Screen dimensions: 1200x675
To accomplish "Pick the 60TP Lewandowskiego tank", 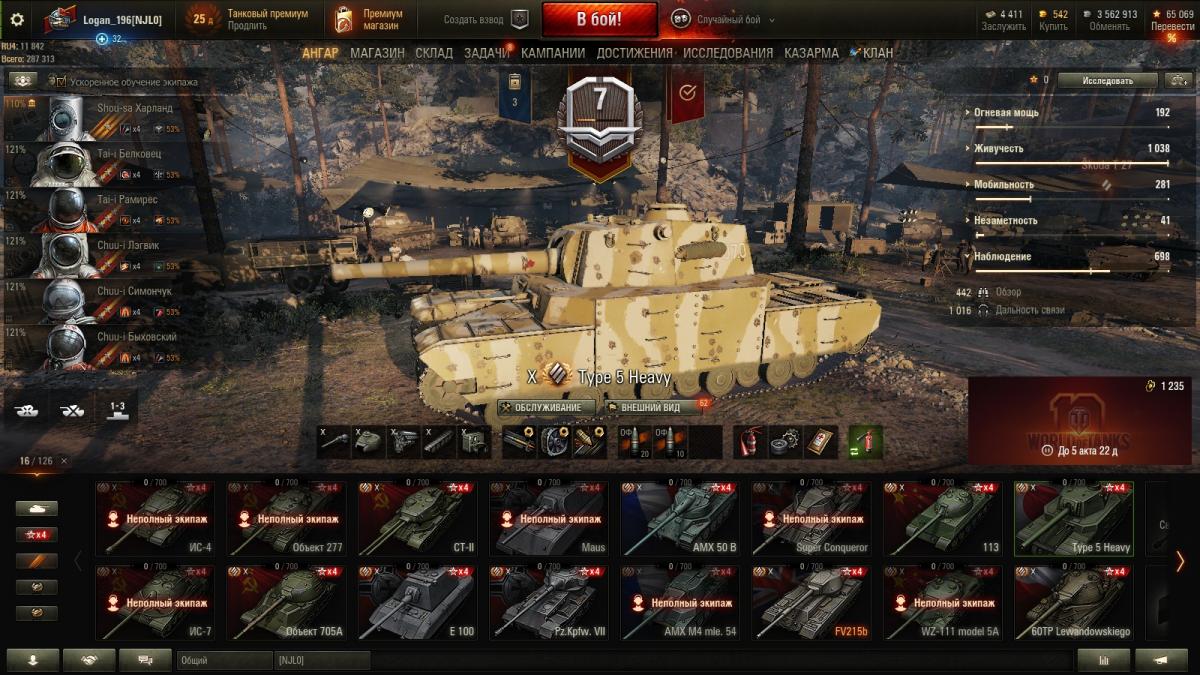I will pos(1073,602).
